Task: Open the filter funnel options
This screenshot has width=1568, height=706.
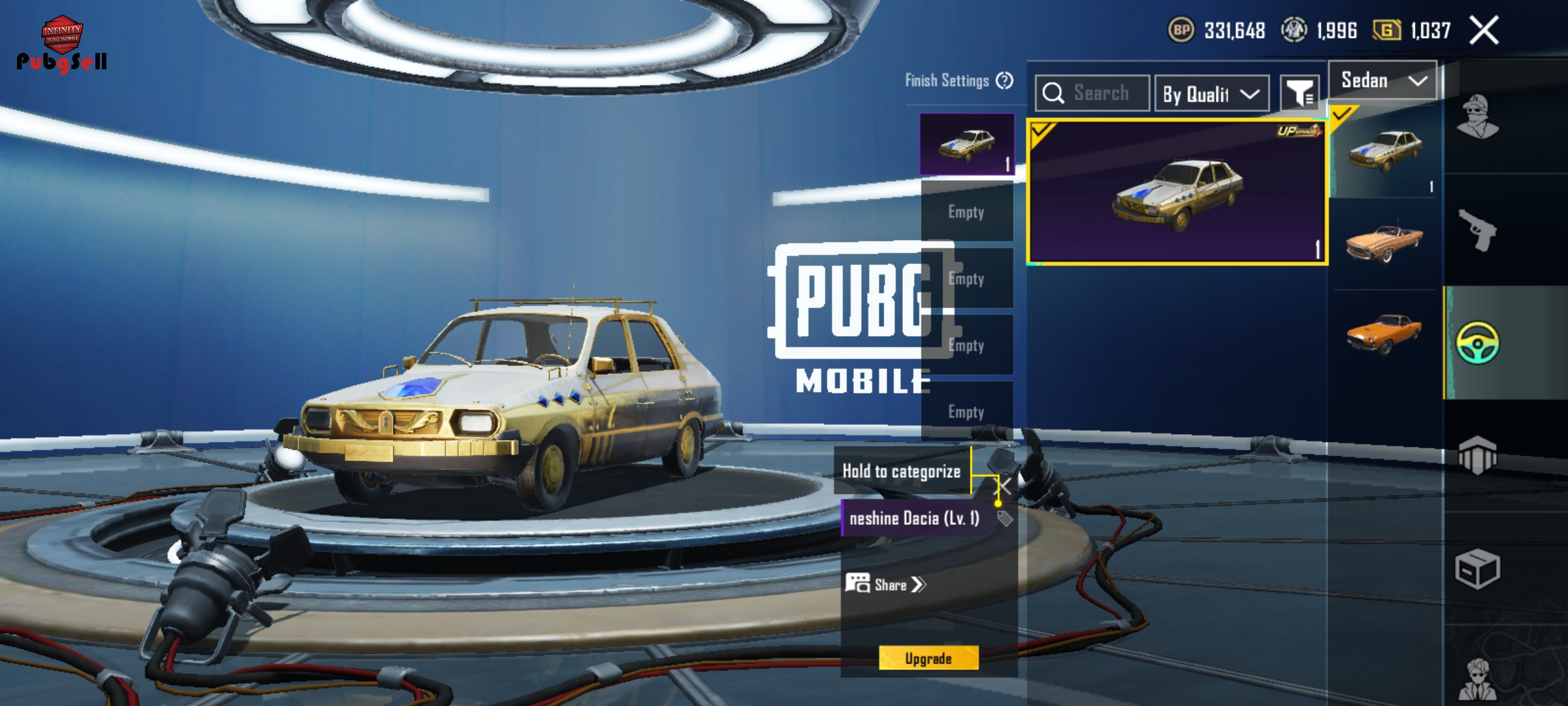Action: pyautogui.click(x=1299, y=93)
